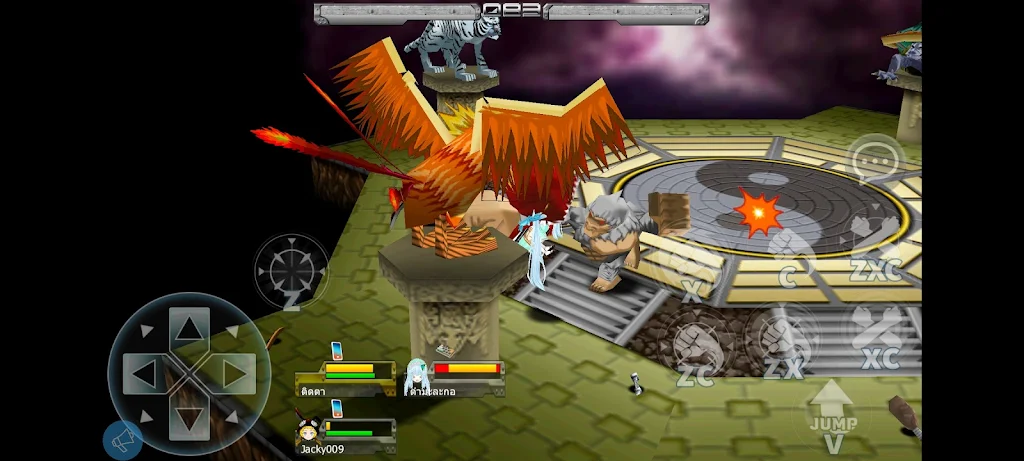Use the X fist attack button
Image resolution: width=1024 pixels, height=461 pixels.
coord(692,270)
